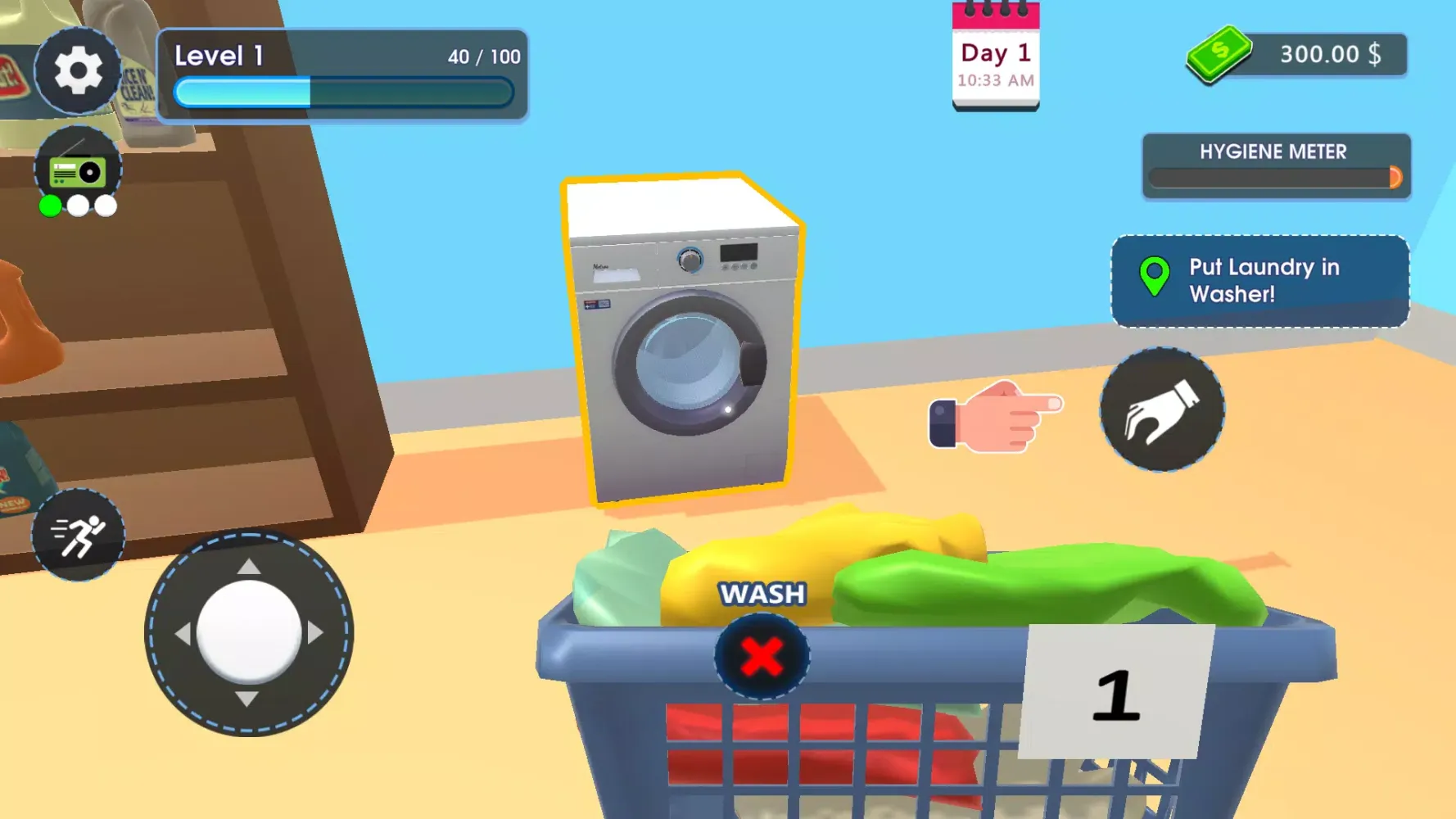Tap the green radio icon

pos(79,160)
